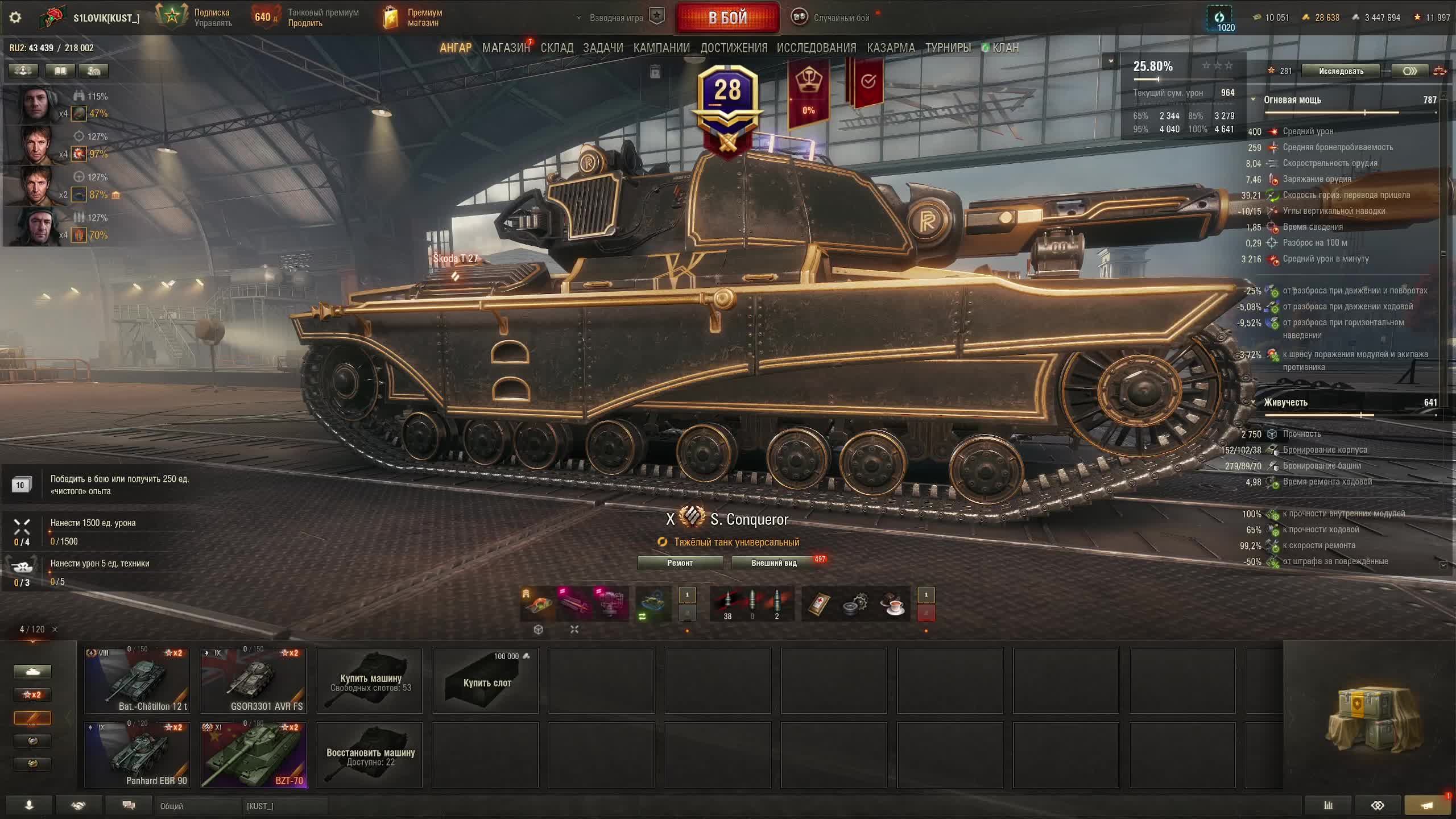The width and height of the screenshot is (1456, 819).
Task: Click the Исследовать button
Action: pyautogui.click(x=1341, y=71)
